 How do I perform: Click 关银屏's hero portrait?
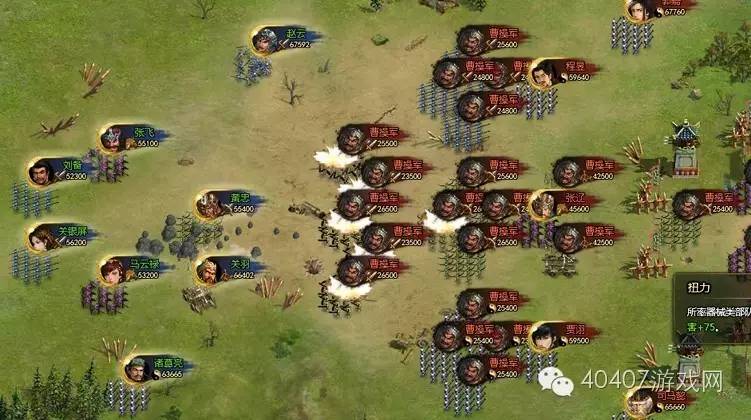[x=43, y=238]
